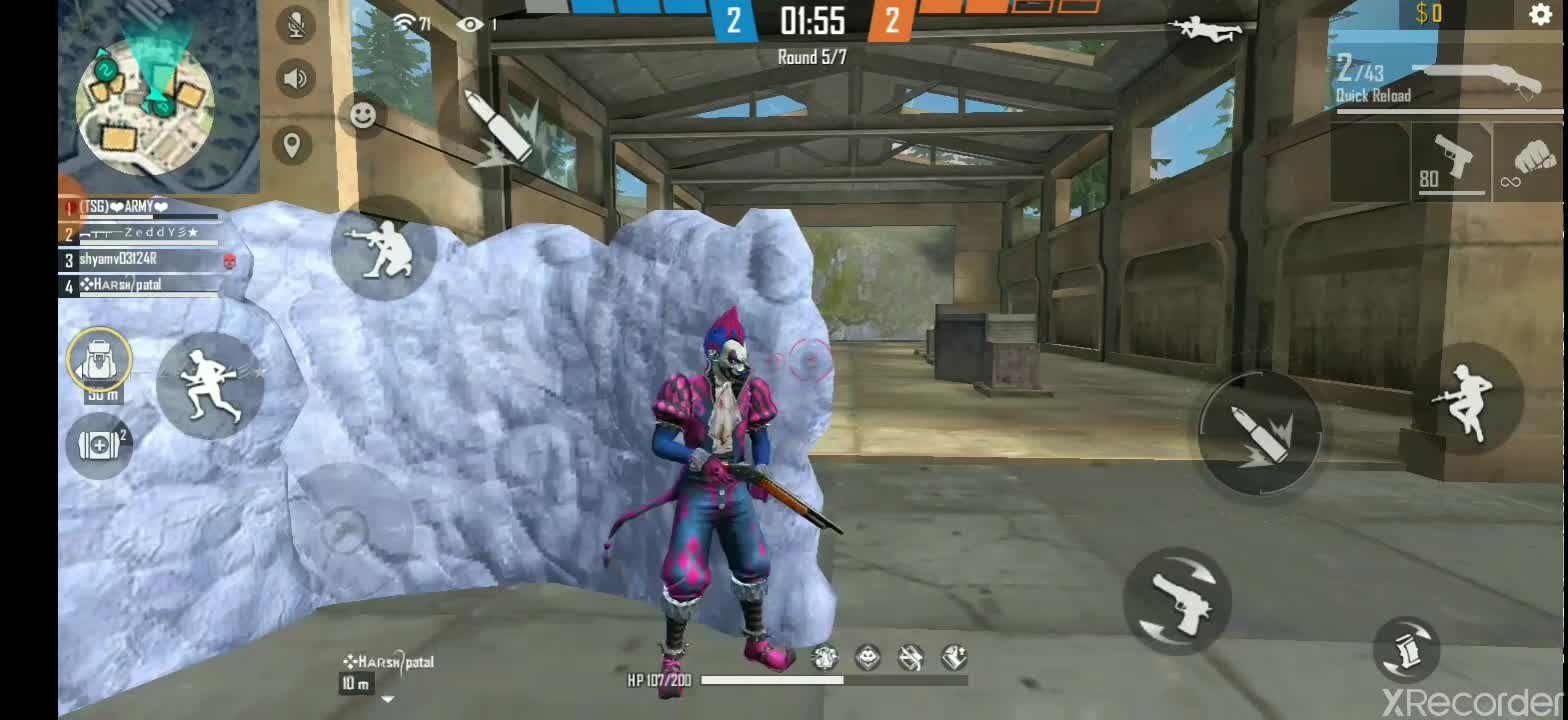This screenshot has height=720, width=1568.
Task: Select the pistol weapon slot
Action: tap(1450, 160)
